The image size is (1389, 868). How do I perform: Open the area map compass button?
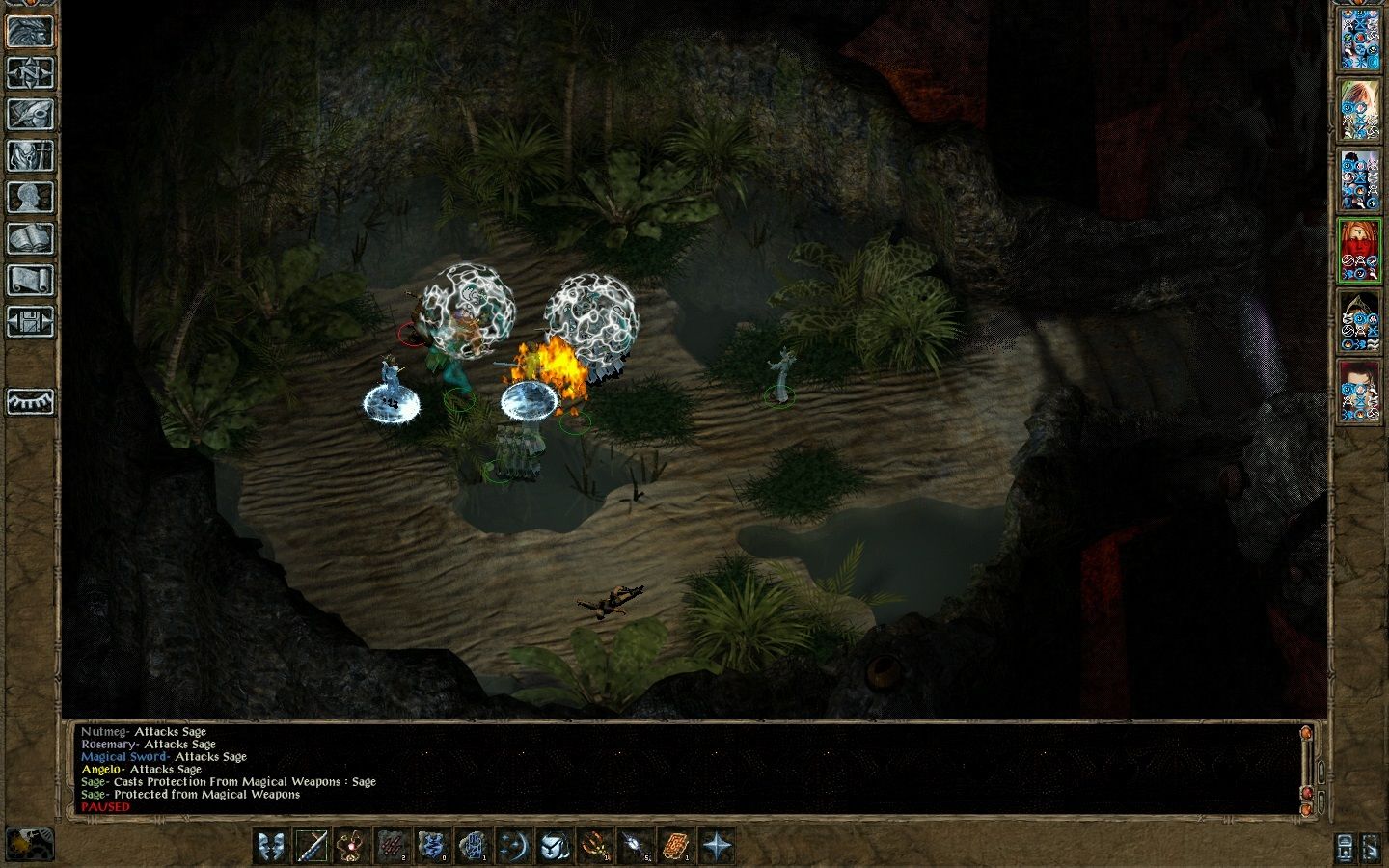(x=30, y=72)
